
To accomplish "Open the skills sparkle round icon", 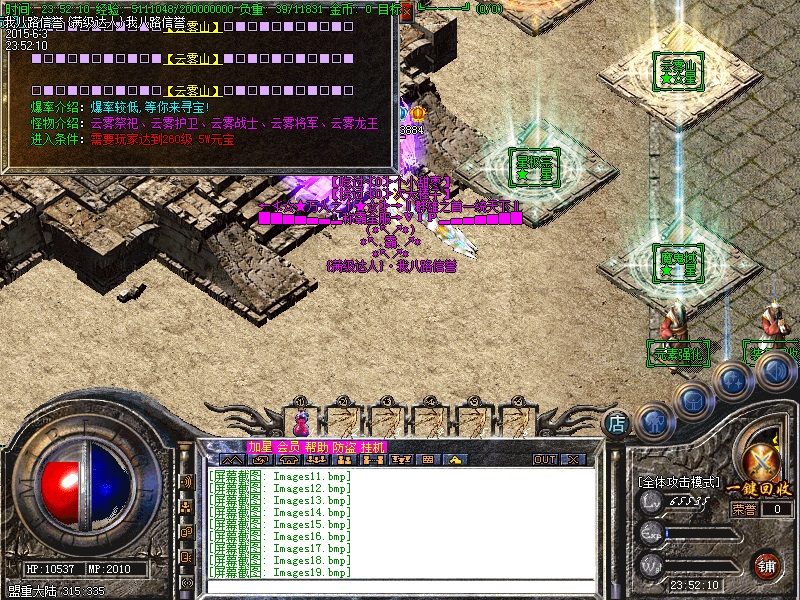I will click(732, 379).
